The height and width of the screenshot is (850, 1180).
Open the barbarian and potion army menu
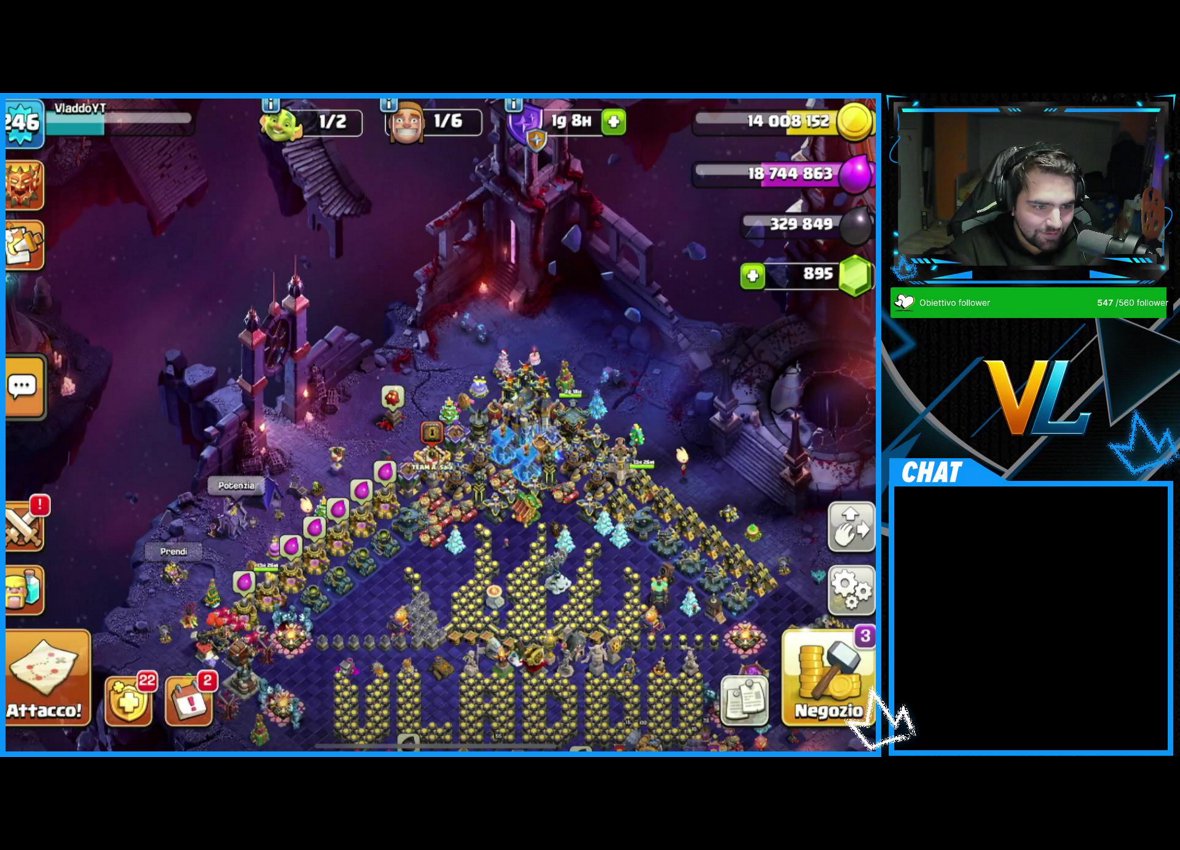[x=23, y=590]
